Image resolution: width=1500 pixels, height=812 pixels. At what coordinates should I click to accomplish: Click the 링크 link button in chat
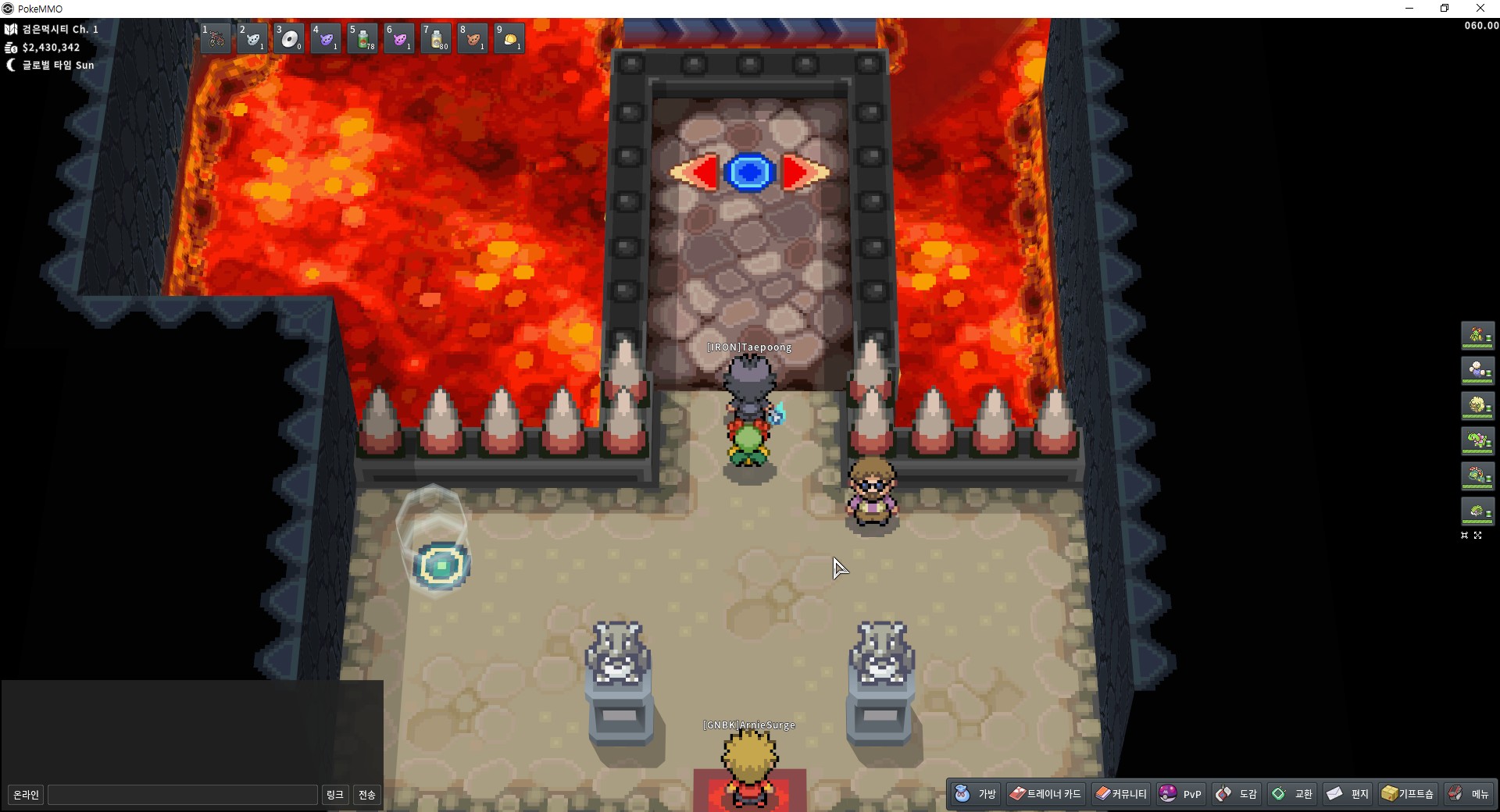[334, 795]
